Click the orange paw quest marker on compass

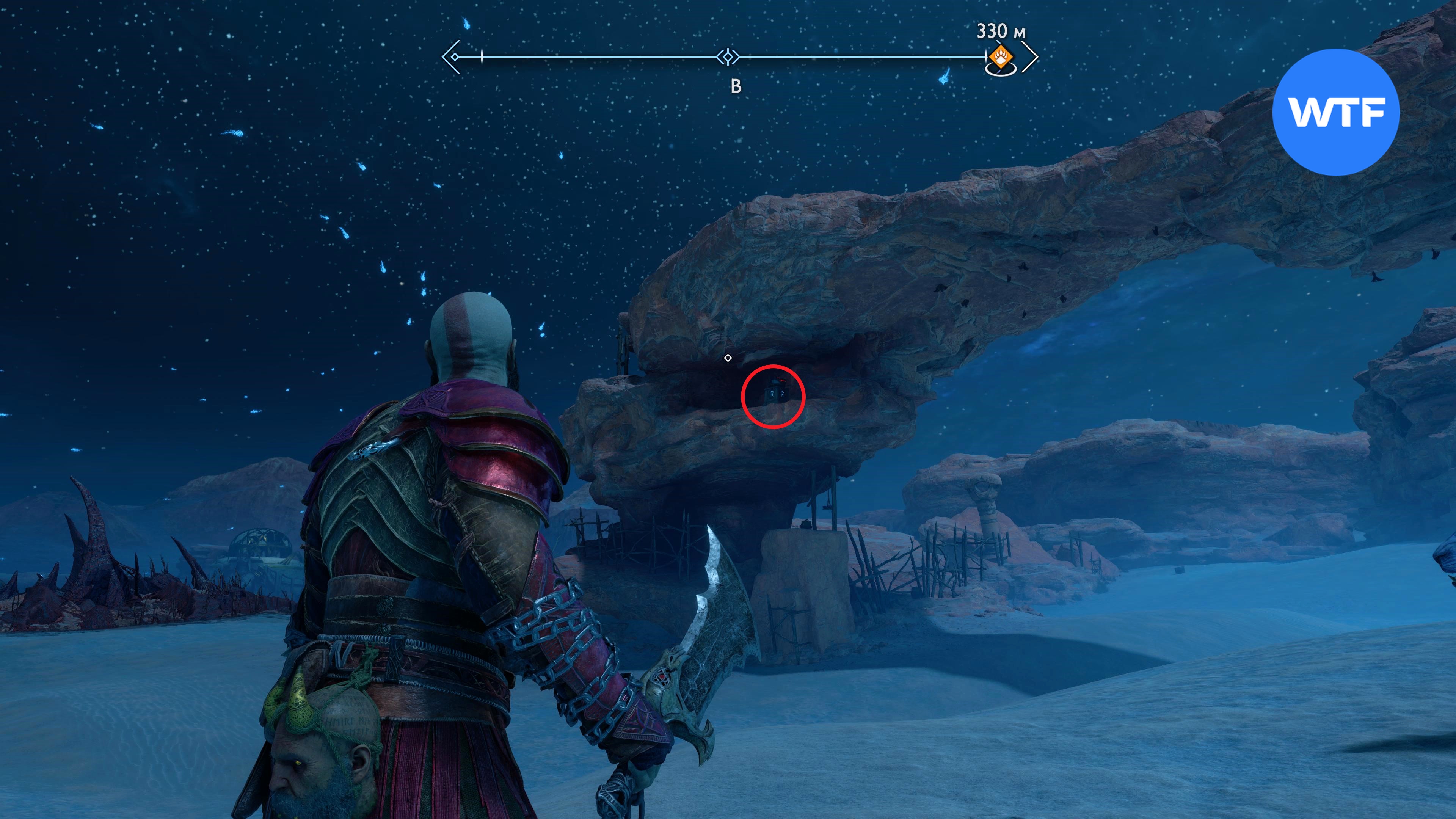point(1001,56)
